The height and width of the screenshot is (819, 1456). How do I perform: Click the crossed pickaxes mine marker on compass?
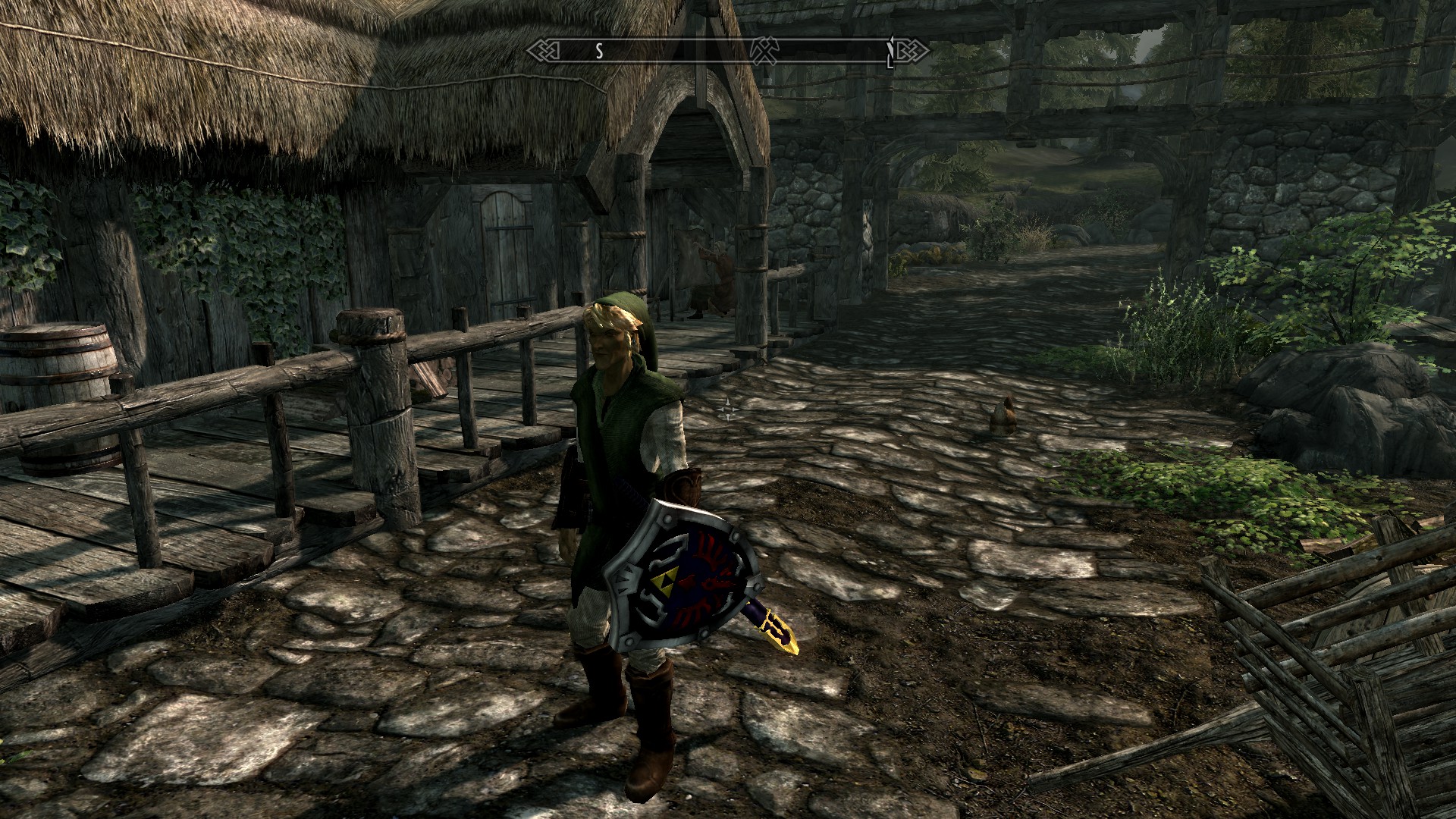(x=764, y=51)
